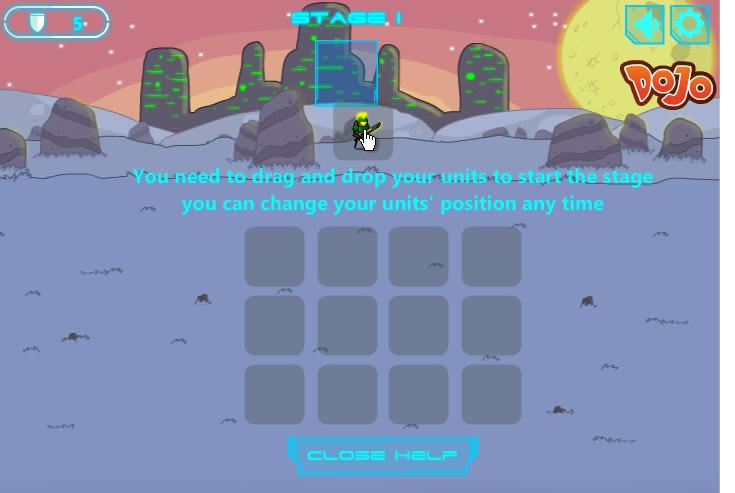Close the help overlay
This screenshot has width=735, height=493.
(382, 456)
